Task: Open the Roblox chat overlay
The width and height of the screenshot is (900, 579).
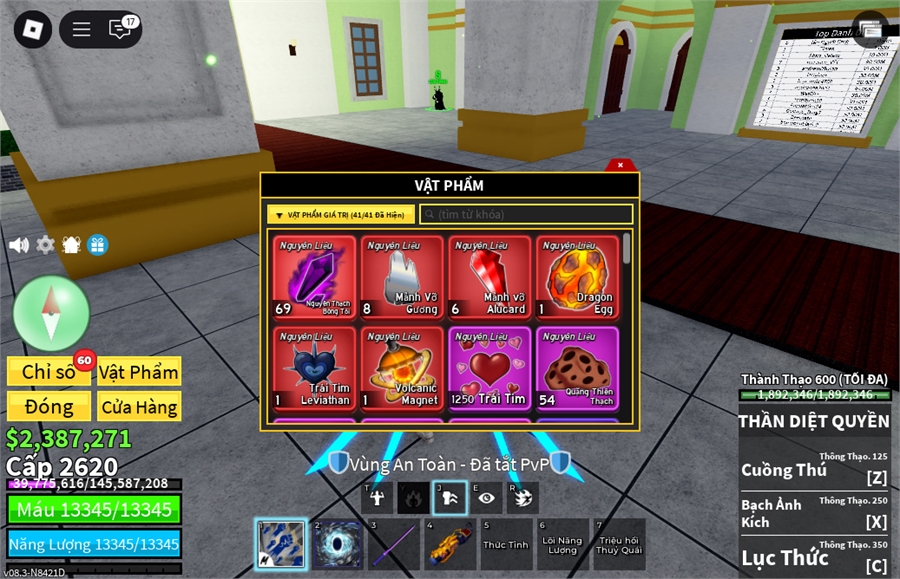Action: [x=121, y=29]
